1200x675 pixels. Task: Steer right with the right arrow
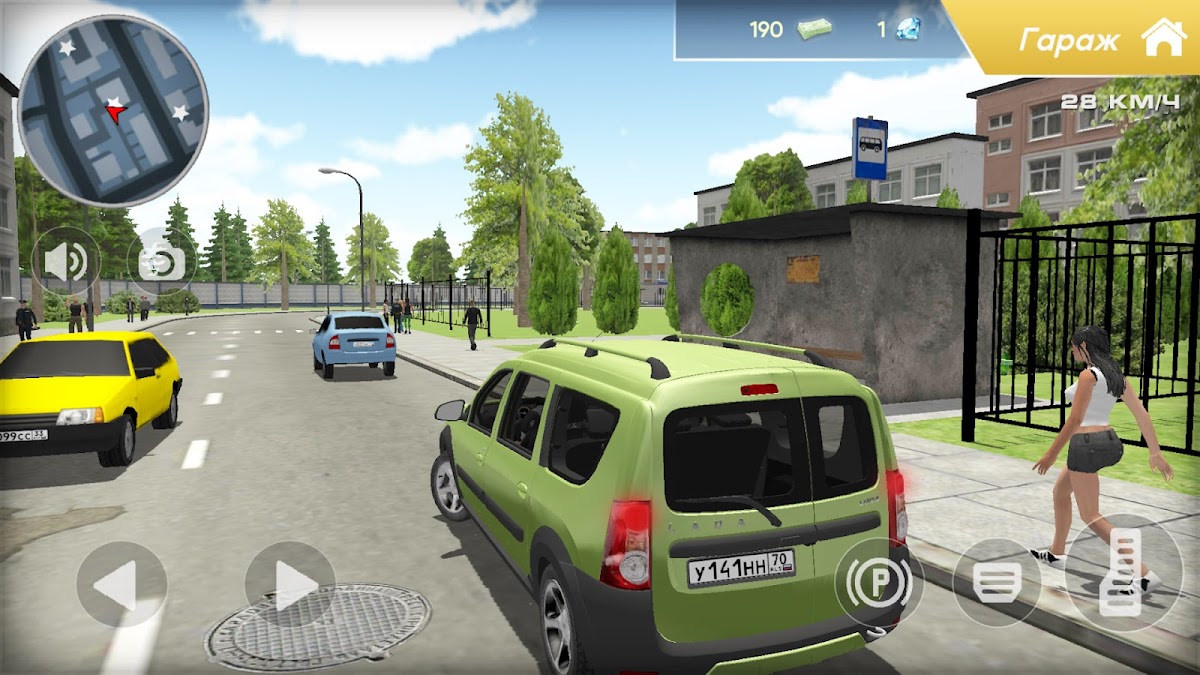290,585
